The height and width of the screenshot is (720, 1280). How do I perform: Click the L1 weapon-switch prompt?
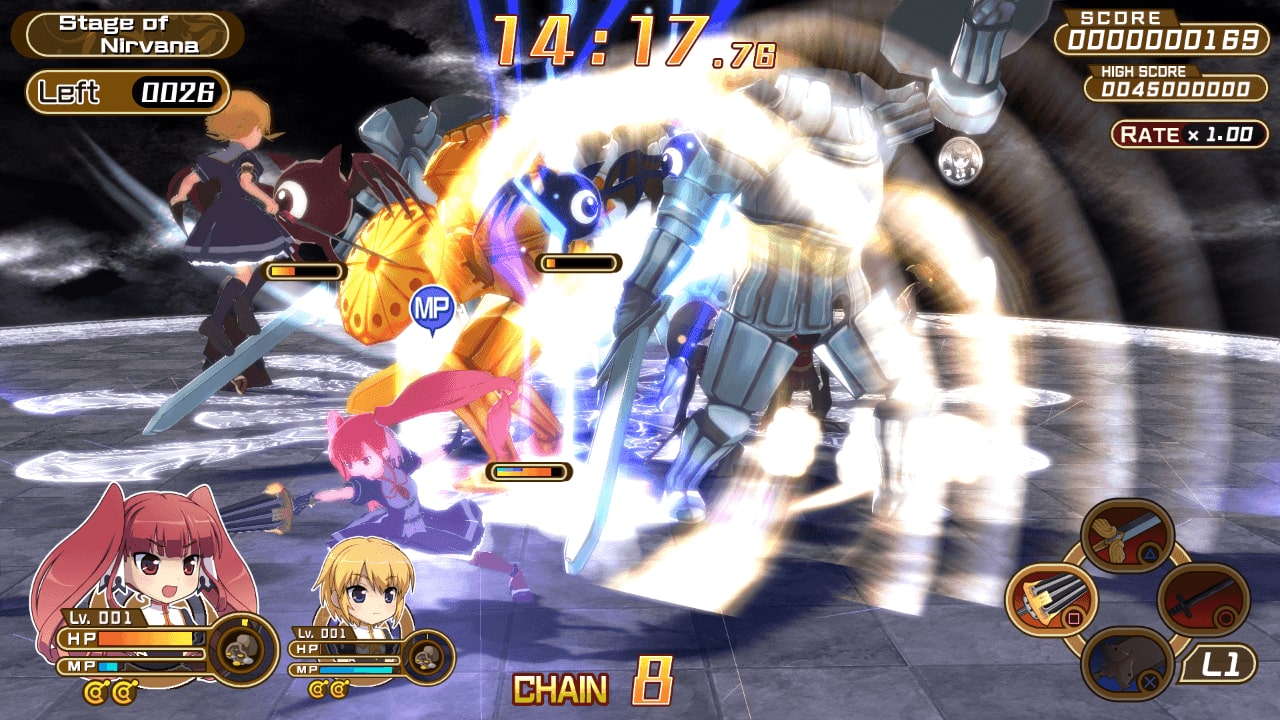[1223, 663]
